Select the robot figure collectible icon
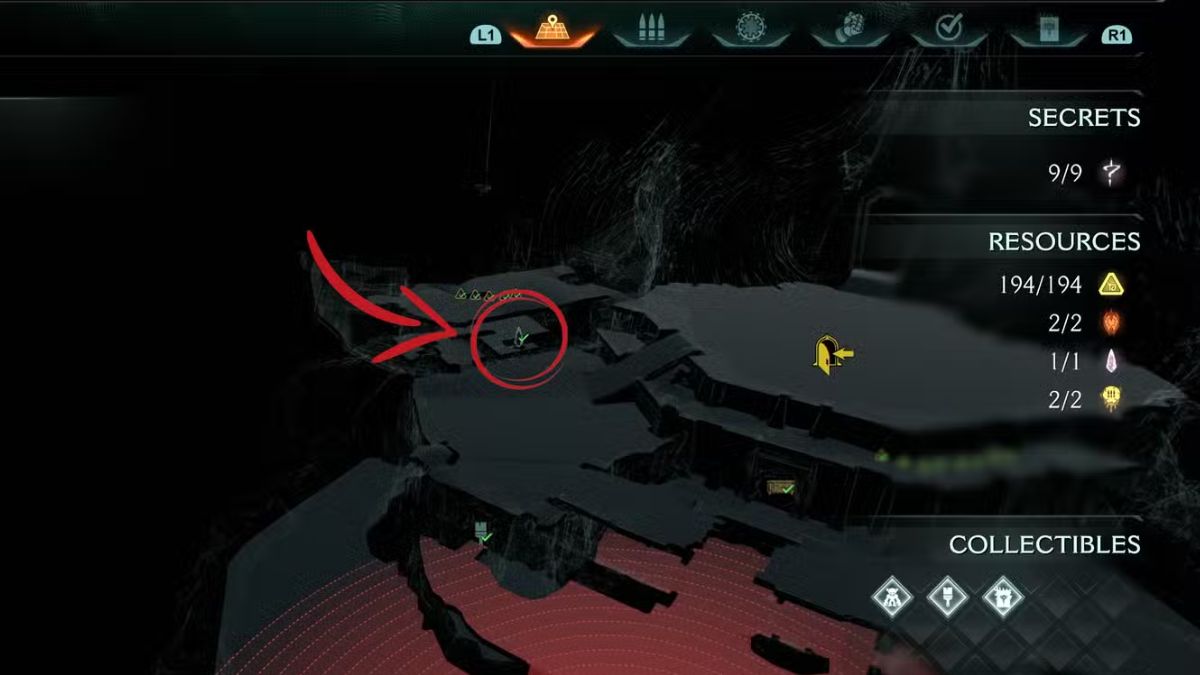This screenshot has width=1200, height=675. pos(889,597)
